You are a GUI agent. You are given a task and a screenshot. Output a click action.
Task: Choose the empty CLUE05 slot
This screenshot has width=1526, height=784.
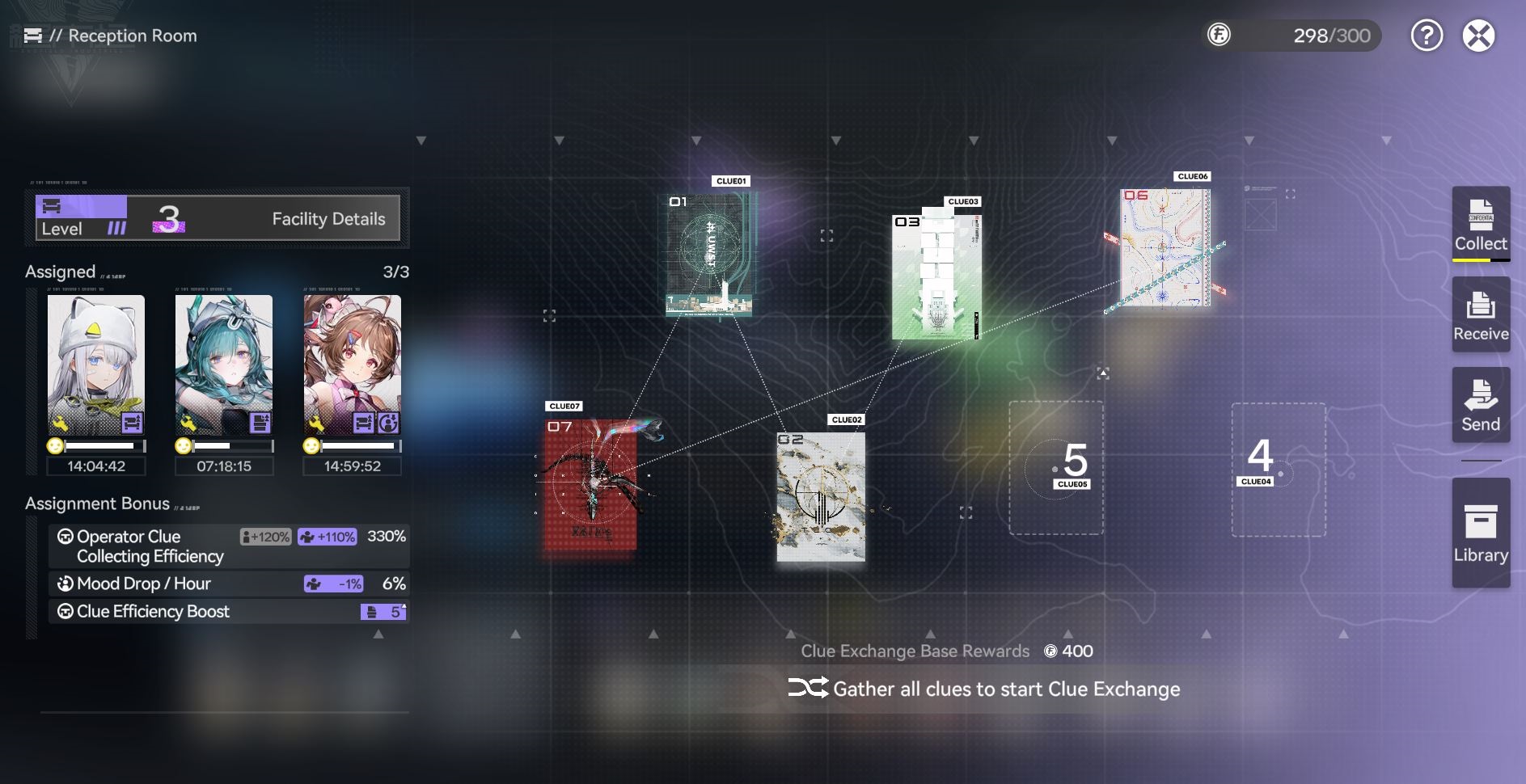coord(1056,468)
